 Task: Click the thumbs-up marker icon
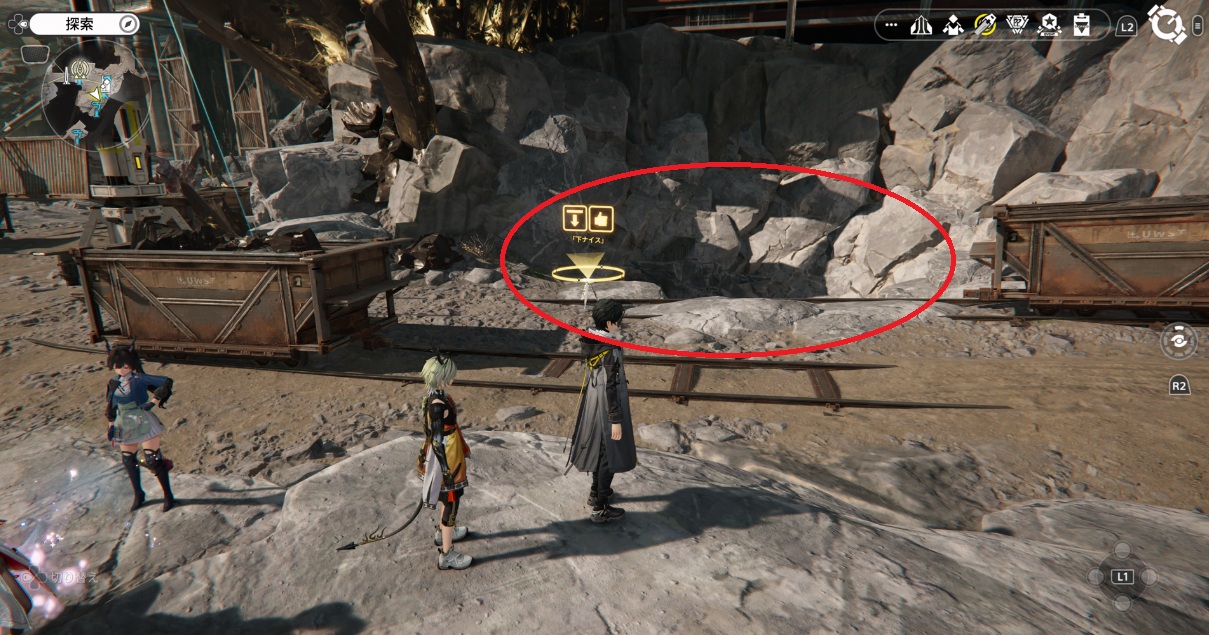[601, 218]
